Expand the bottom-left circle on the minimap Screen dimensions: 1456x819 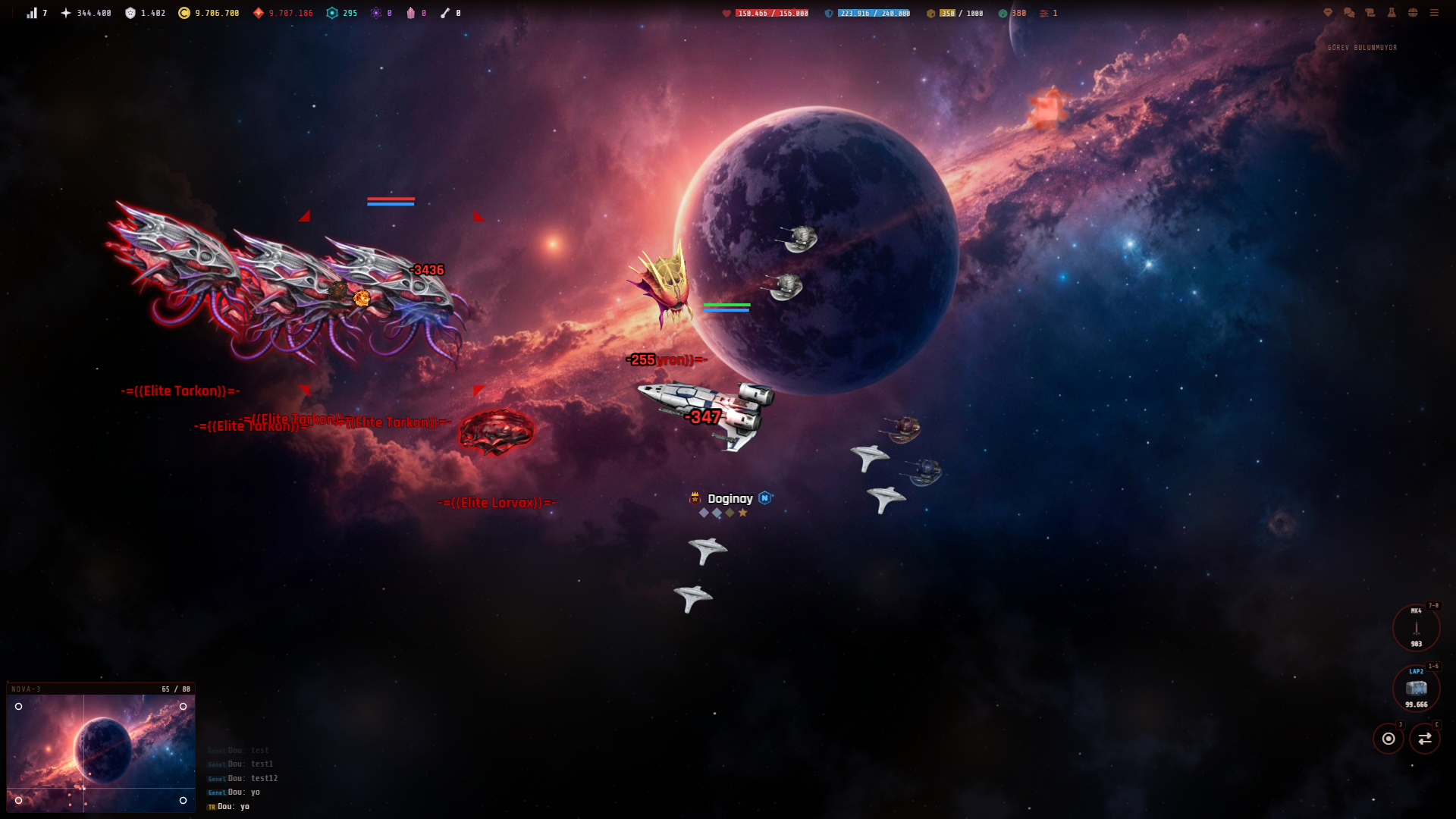(19, 799)
